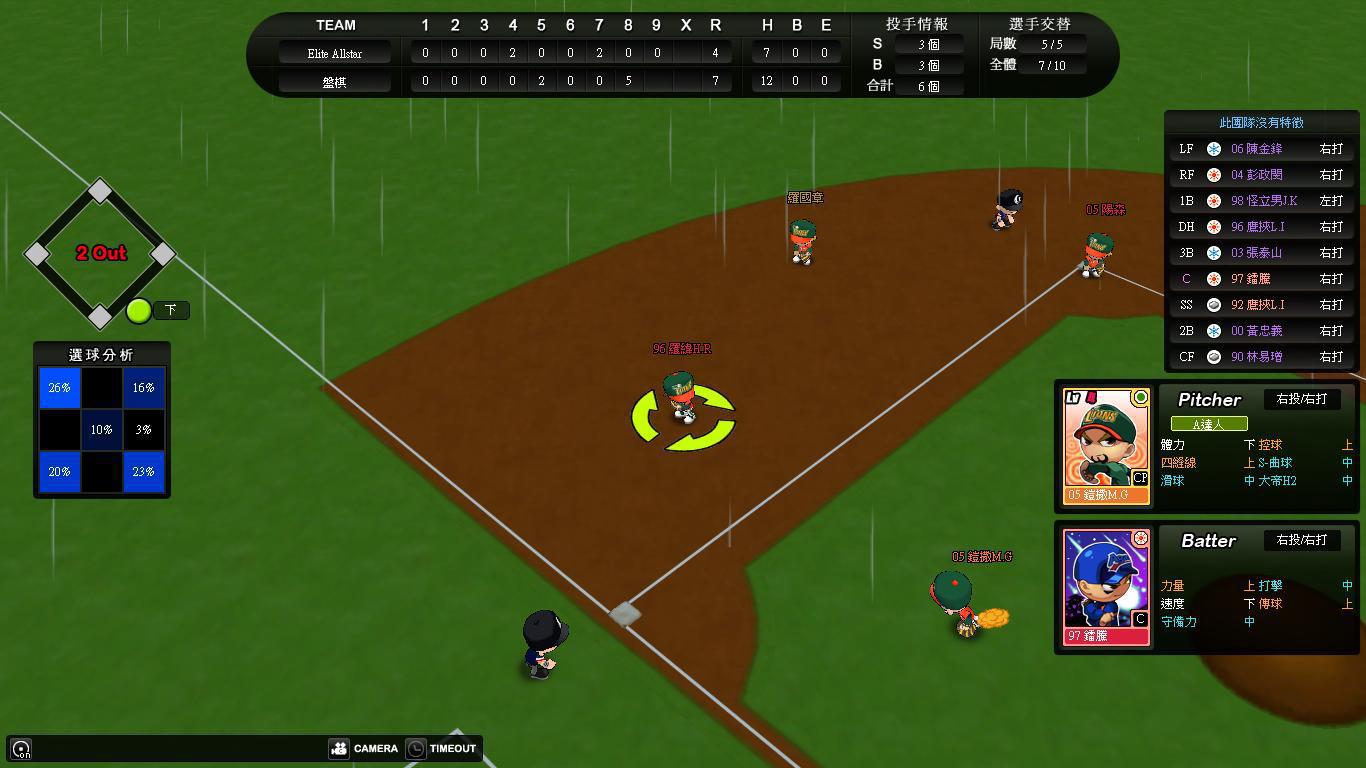The image size is (1366, 768).
Task: Select the SS row in the lineup
Action: pos(1265,305)
